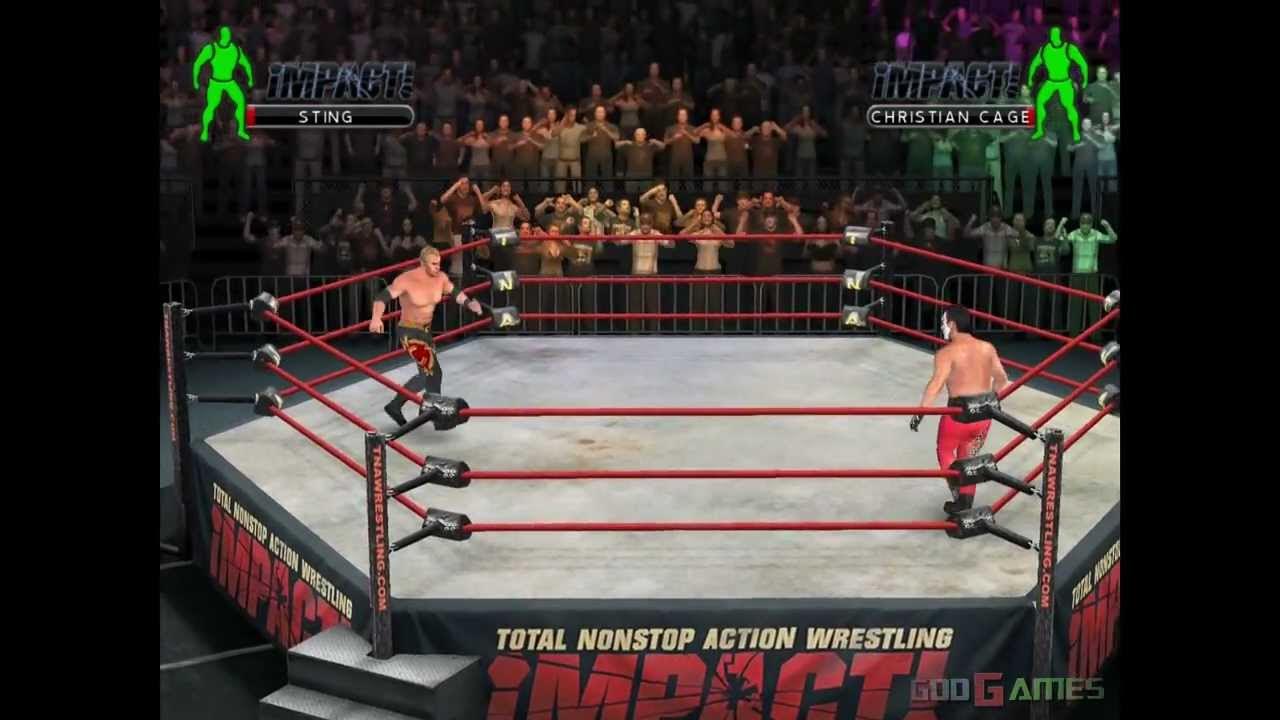Expand Christian Cage's name plate bar

(x=950, y=117)
